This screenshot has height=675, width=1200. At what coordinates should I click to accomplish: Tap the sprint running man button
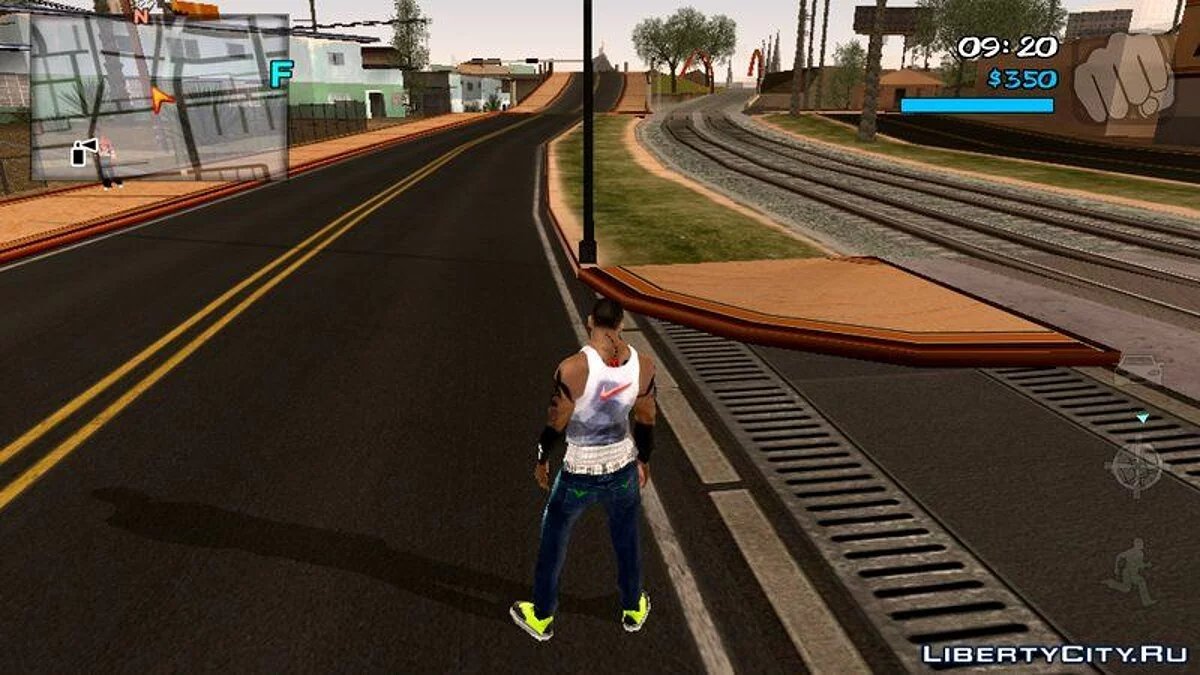pos(1132,573)
